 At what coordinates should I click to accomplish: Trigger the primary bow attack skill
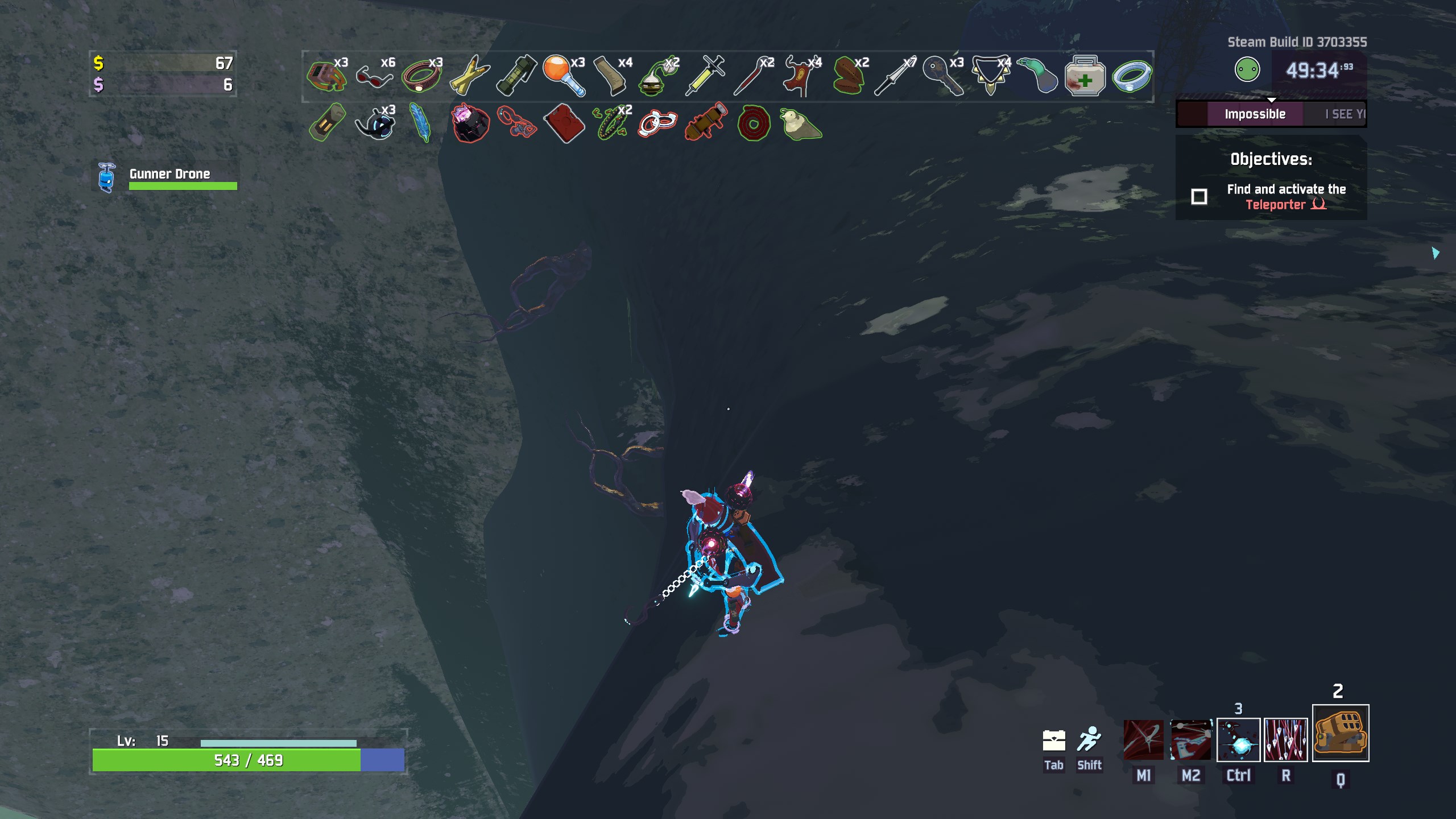pos(1143,739)
